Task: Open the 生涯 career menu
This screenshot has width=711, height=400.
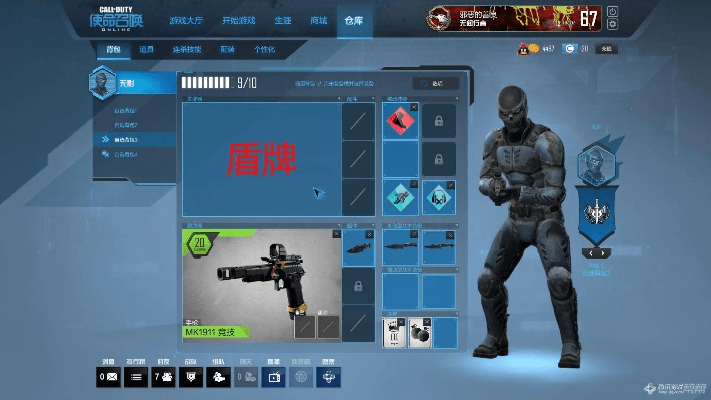Action: coord(283,20)
